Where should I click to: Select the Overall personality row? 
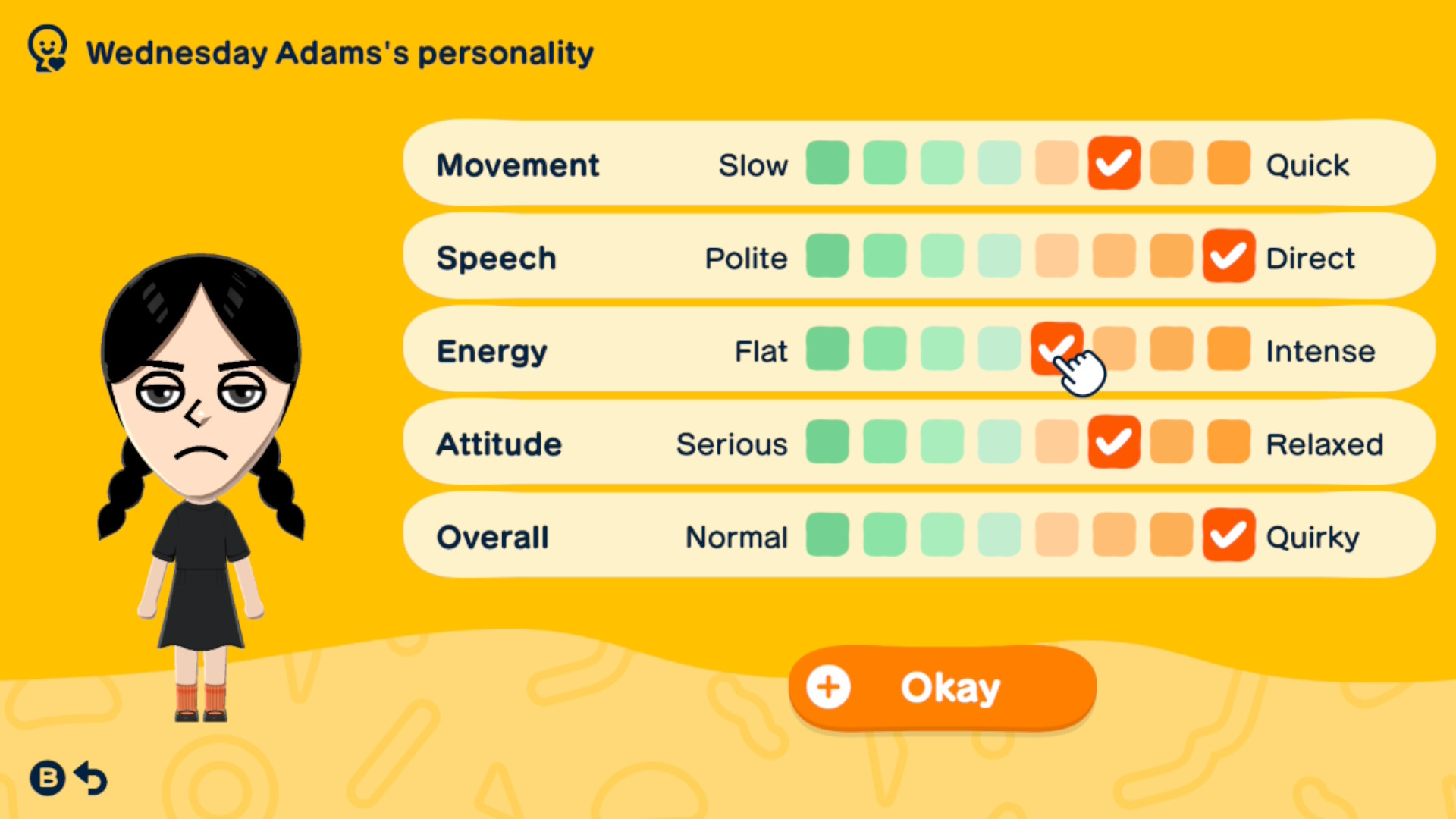point(491,536)
